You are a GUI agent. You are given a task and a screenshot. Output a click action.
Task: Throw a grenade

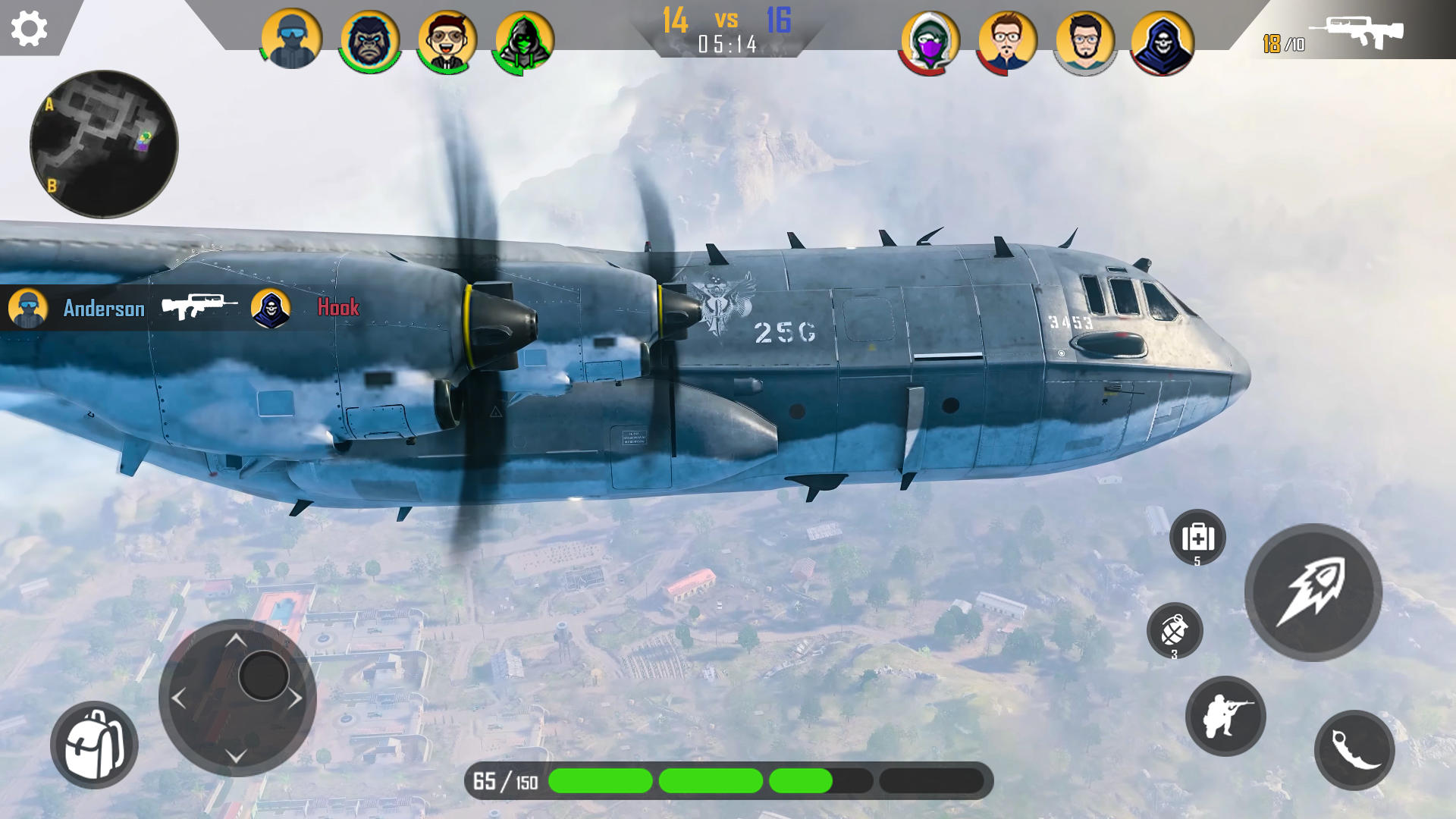(1175, 630)
